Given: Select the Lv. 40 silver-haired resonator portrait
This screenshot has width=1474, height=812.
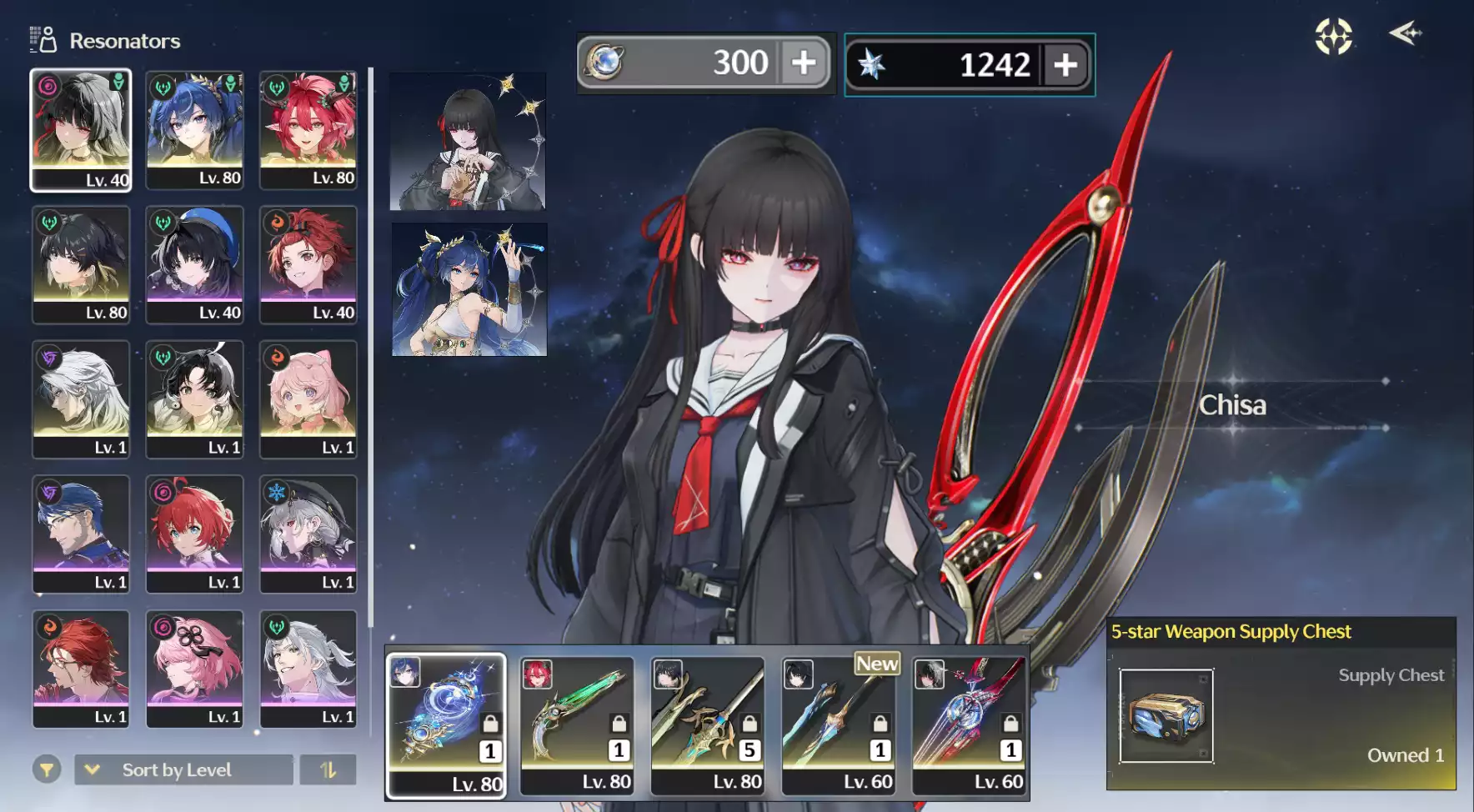Looking at the screenshot, I should pyautogui.click(x=81, y=130).
